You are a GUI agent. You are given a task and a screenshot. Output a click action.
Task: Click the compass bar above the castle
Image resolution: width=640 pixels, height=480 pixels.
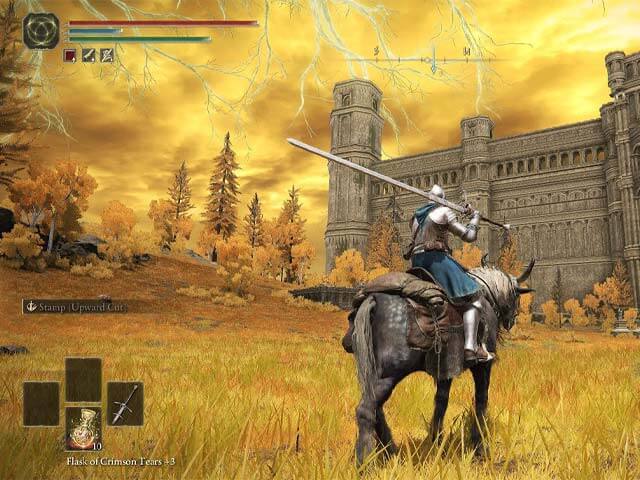[431, 60]
